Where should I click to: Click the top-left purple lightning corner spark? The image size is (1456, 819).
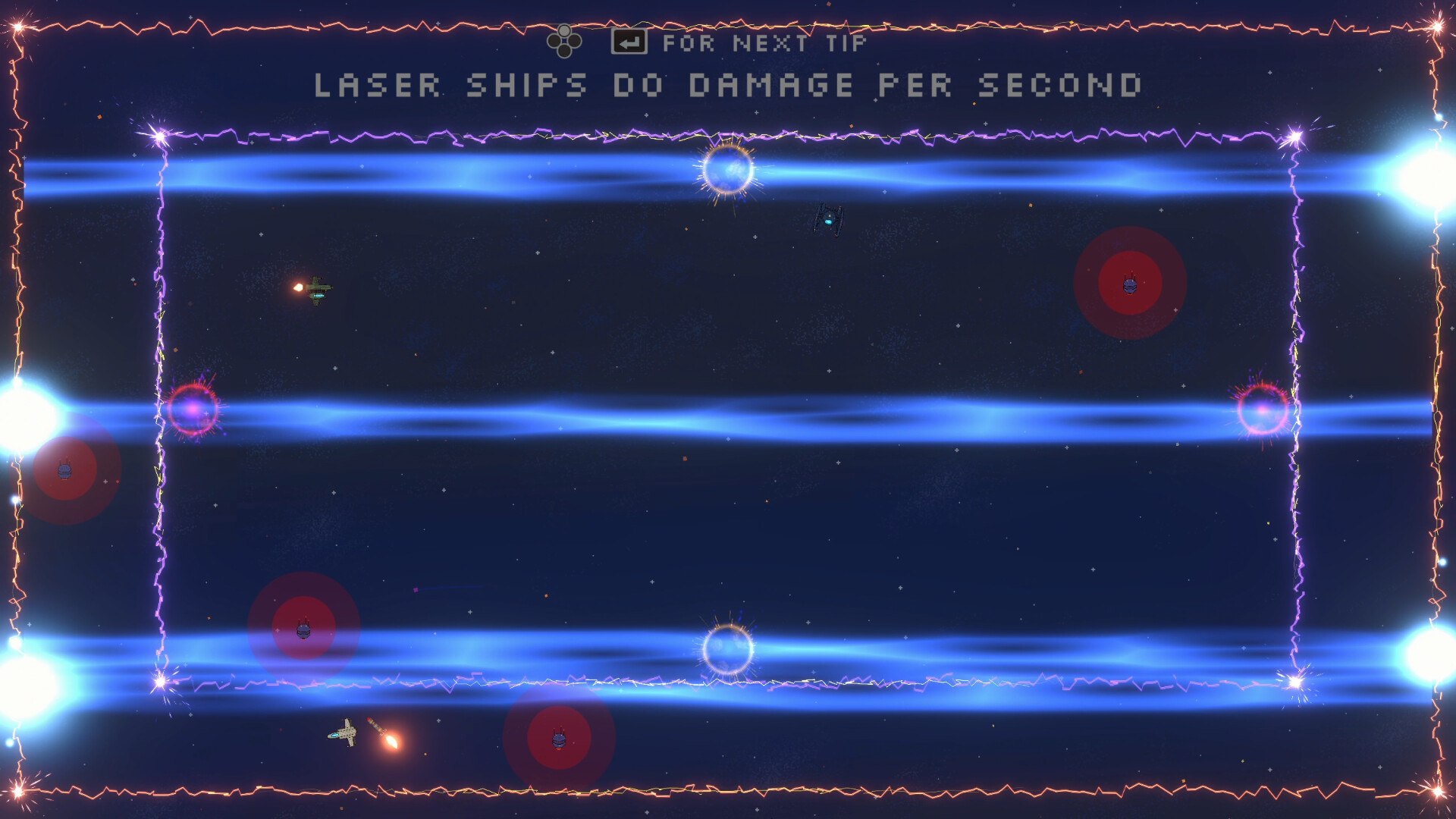point(159,136)
